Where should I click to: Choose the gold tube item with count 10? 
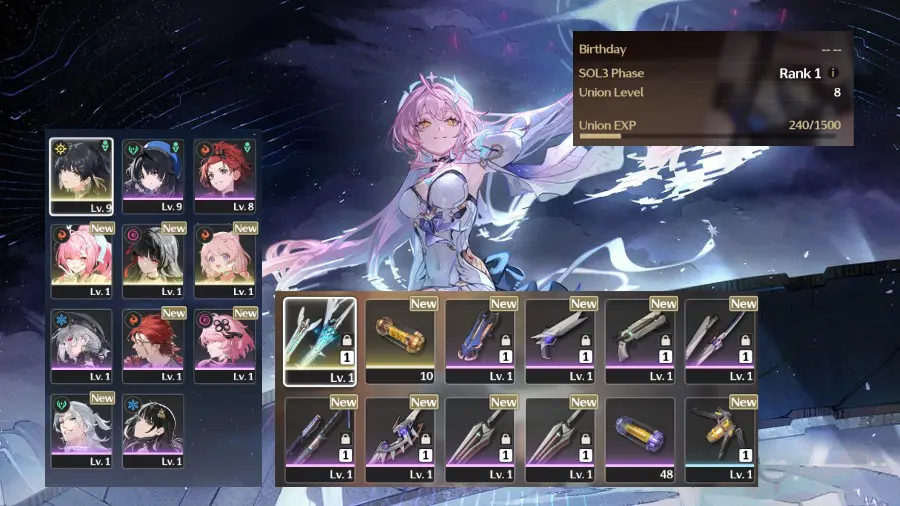tap(400, 341)
